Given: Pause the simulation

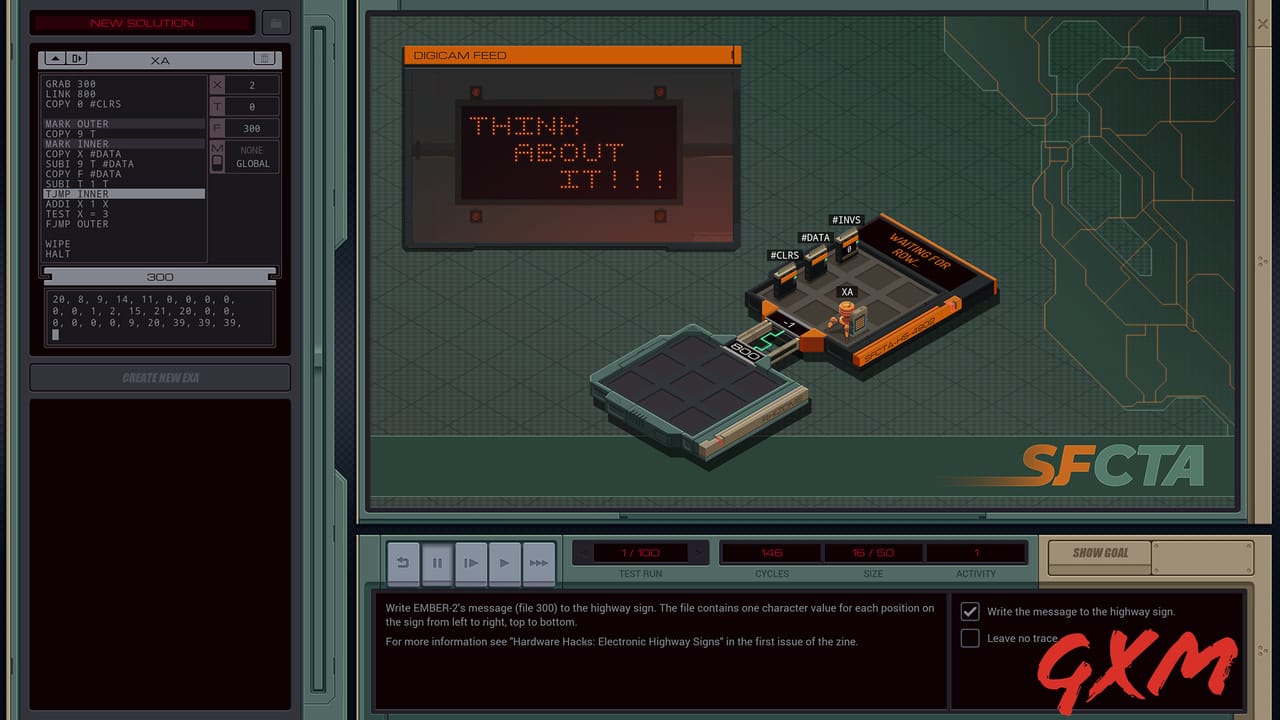Looking at the screenshot, I should coord(437,563).
